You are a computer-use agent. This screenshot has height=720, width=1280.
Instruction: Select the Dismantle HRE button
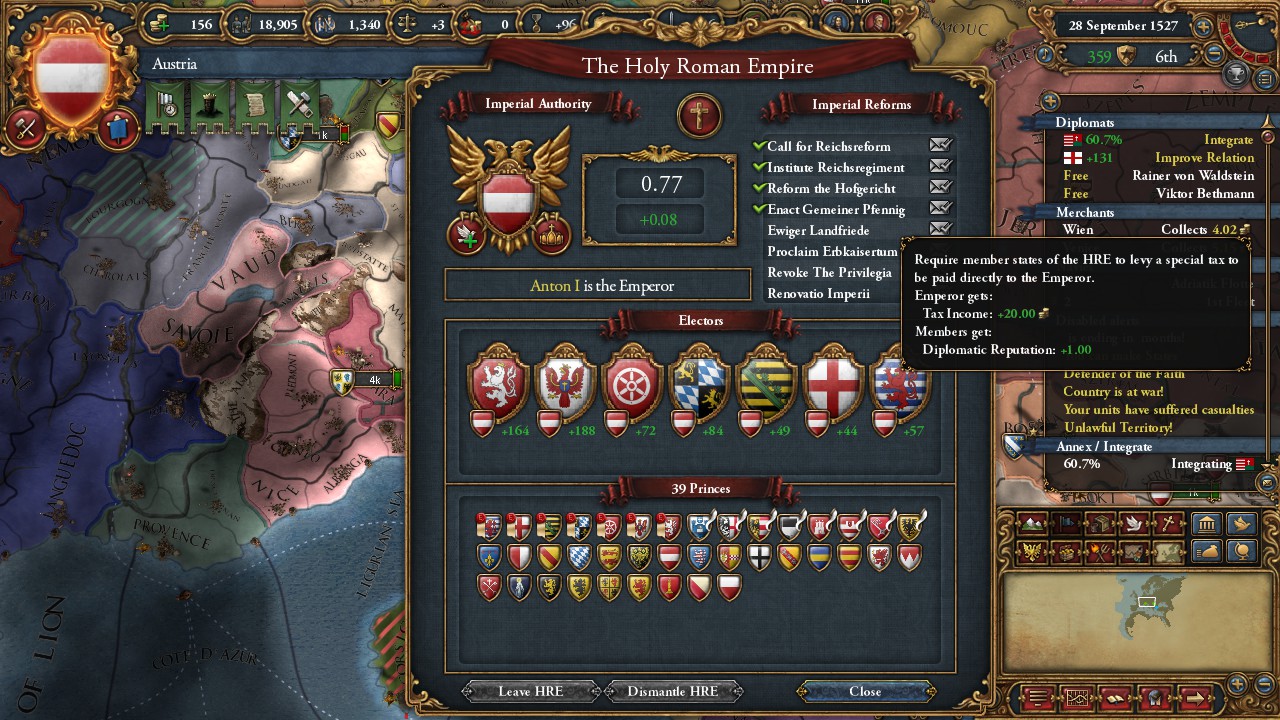tap(672, 691)
